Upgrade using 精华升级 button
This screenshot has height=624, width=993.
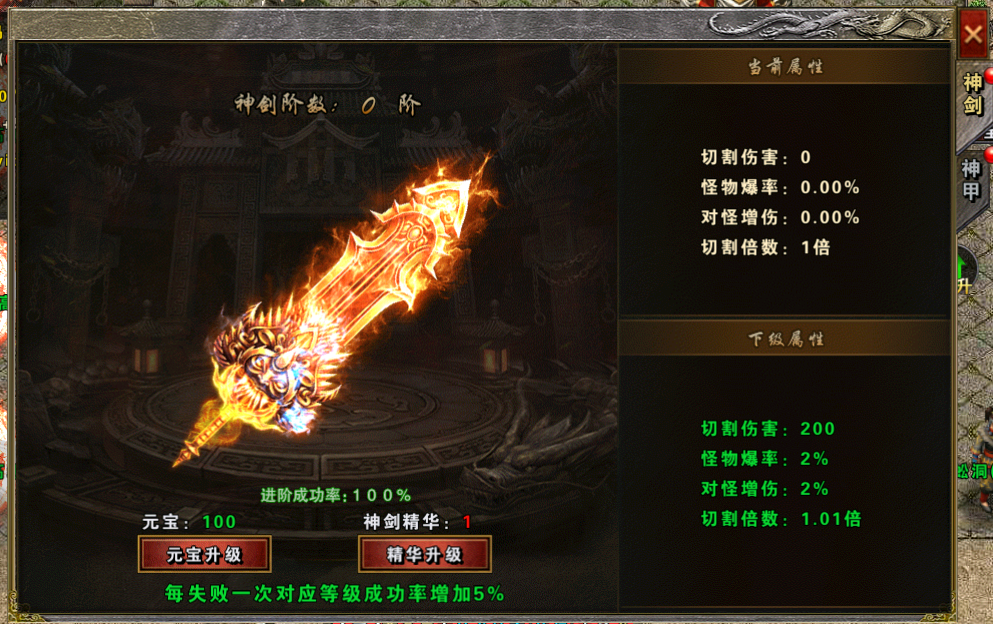coord(424,554)
